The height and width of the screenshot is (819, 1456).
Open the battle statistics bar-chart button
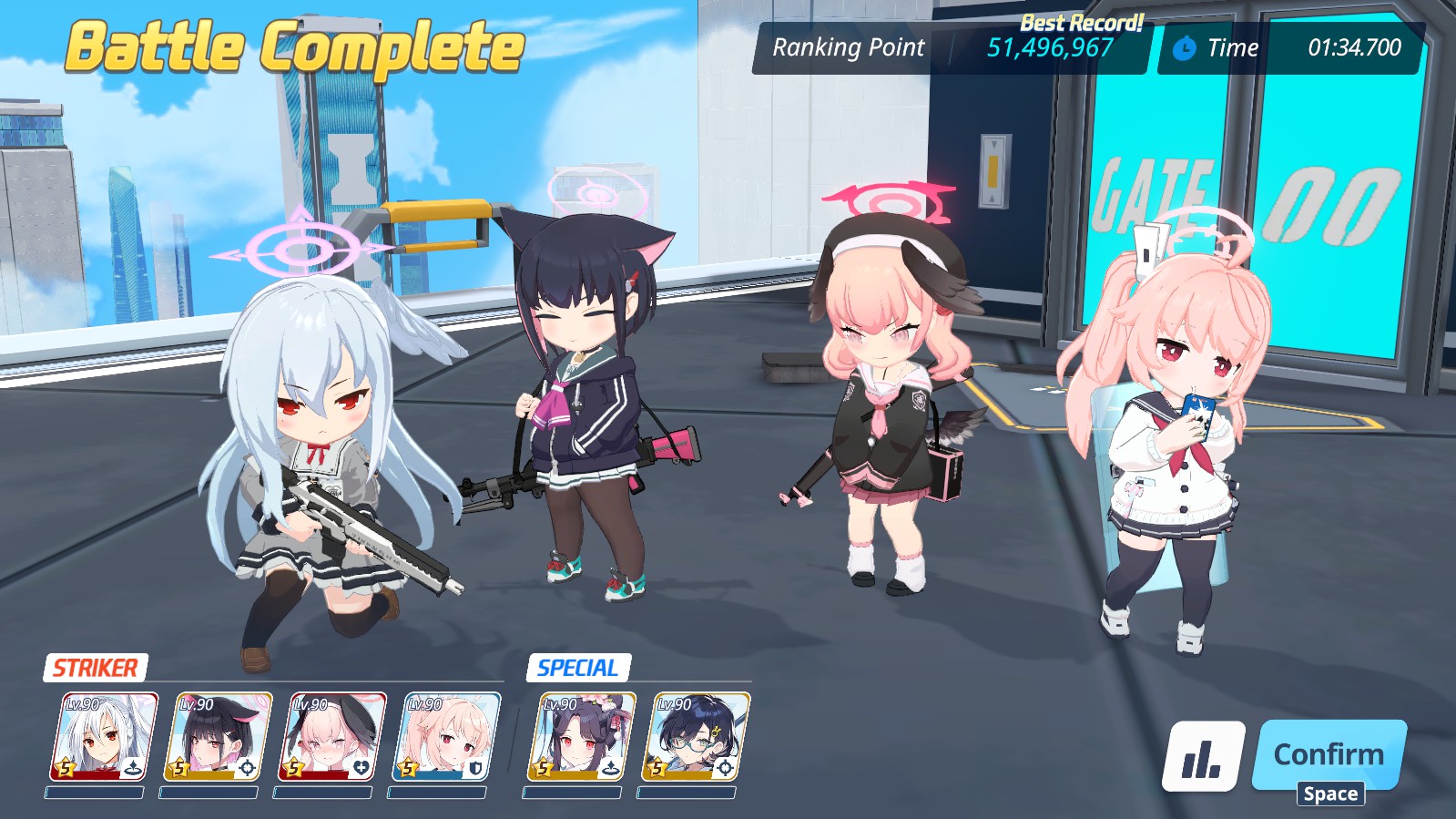[1203, 756]
